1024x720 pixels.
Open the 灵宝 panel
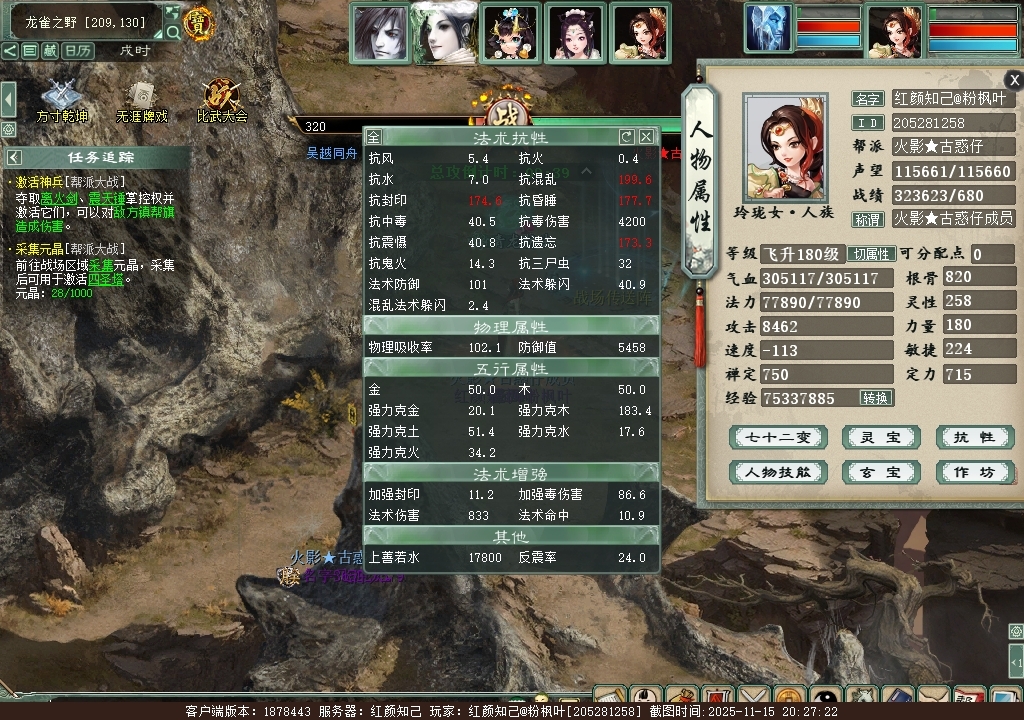880,438
